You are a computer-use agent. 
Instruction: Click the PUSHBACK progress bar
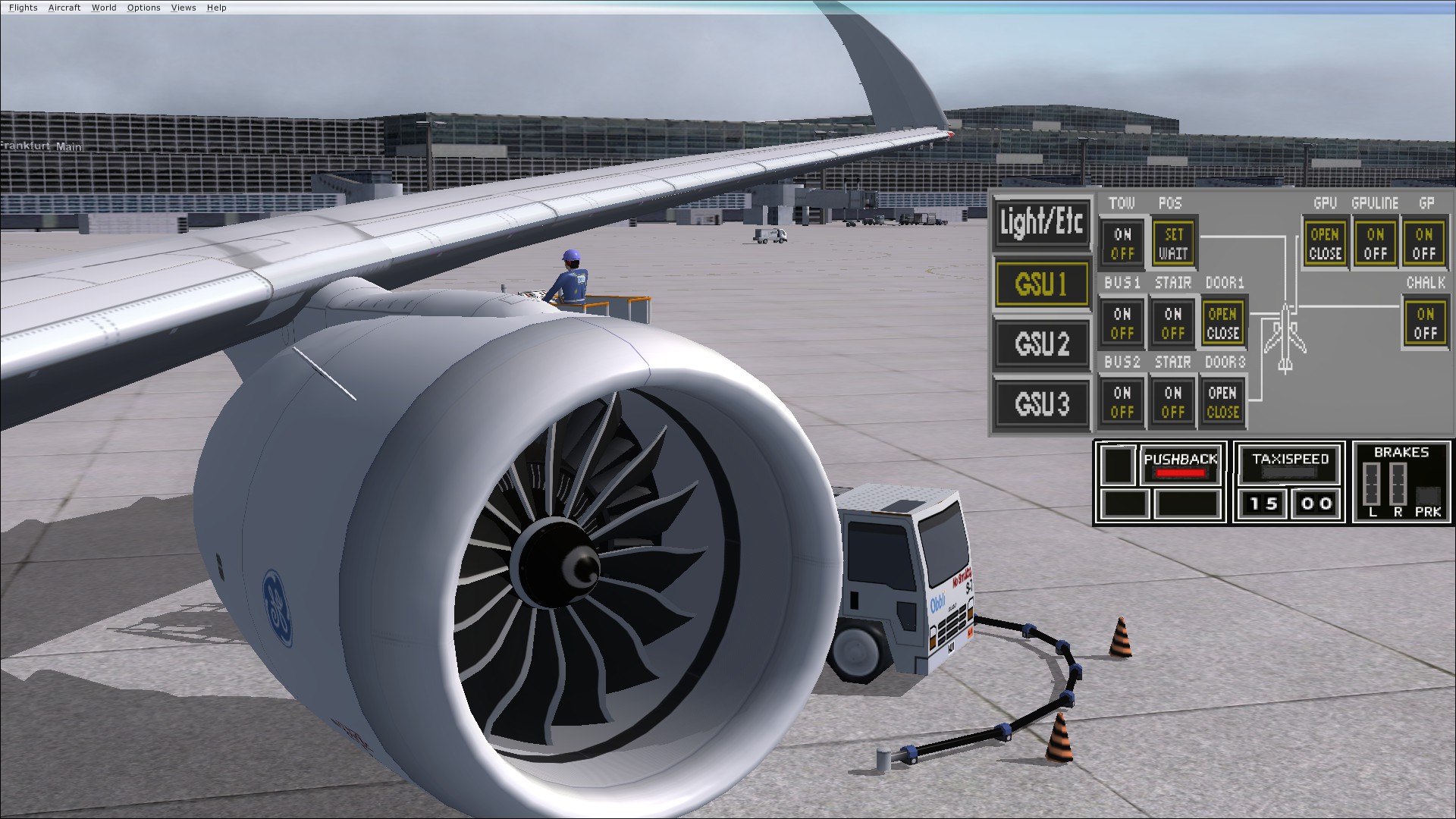tap(1181, 471)
